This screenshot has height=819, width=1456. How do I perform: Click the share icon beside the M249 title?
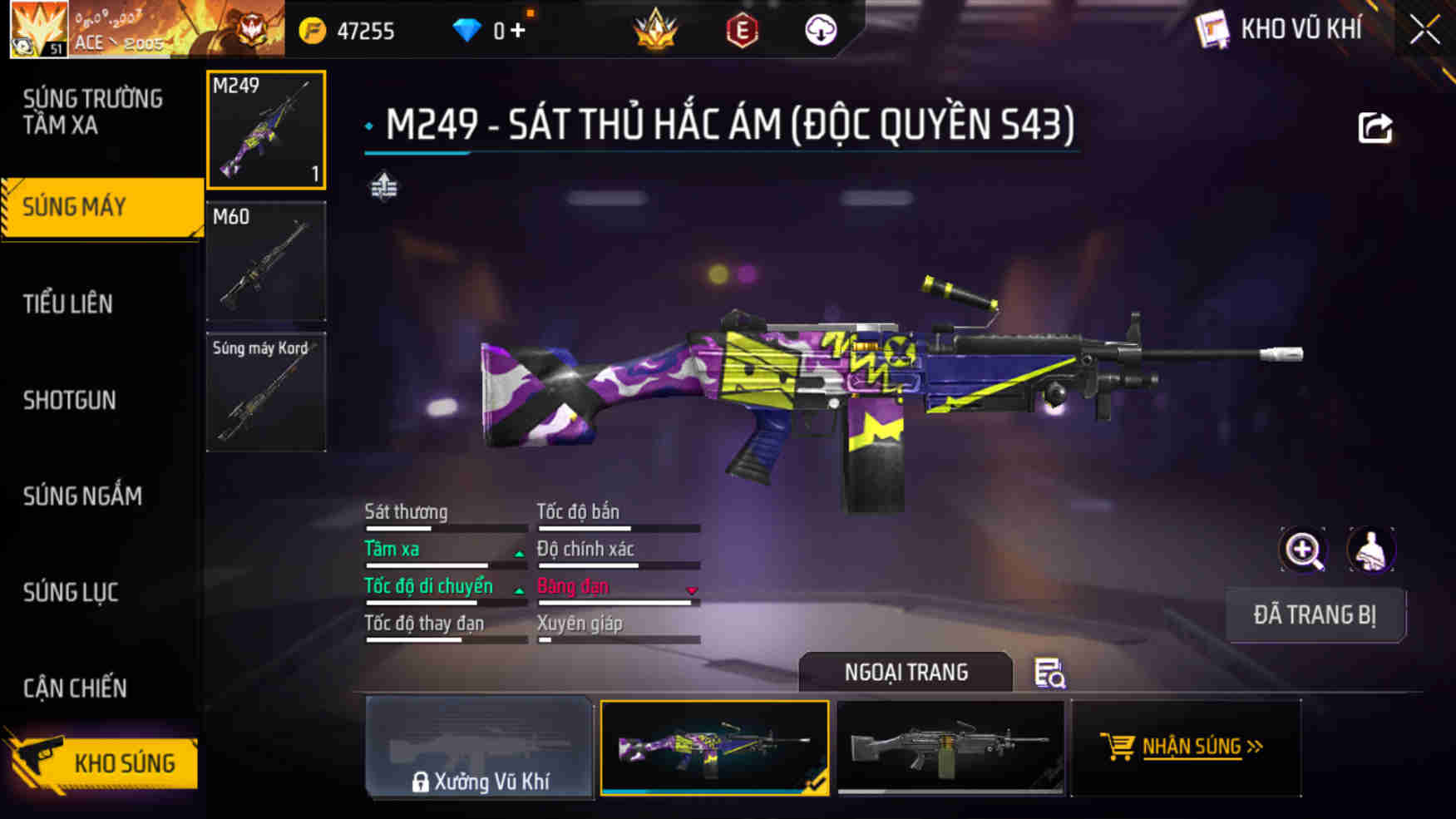(x=1378, y=126)
